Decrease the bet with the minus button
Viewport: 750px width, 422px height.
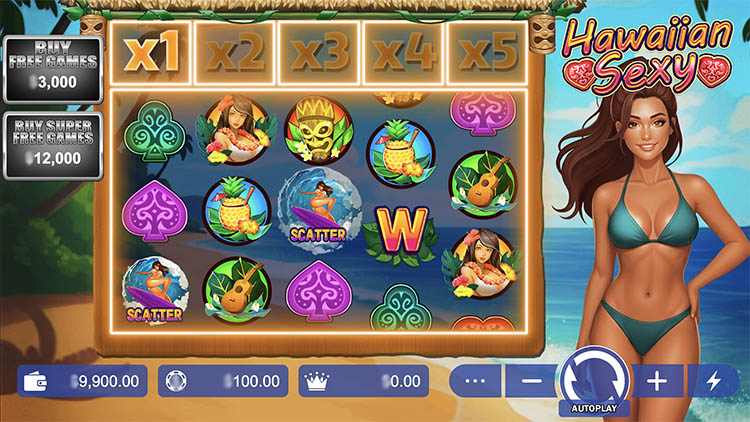pos(531,381)
